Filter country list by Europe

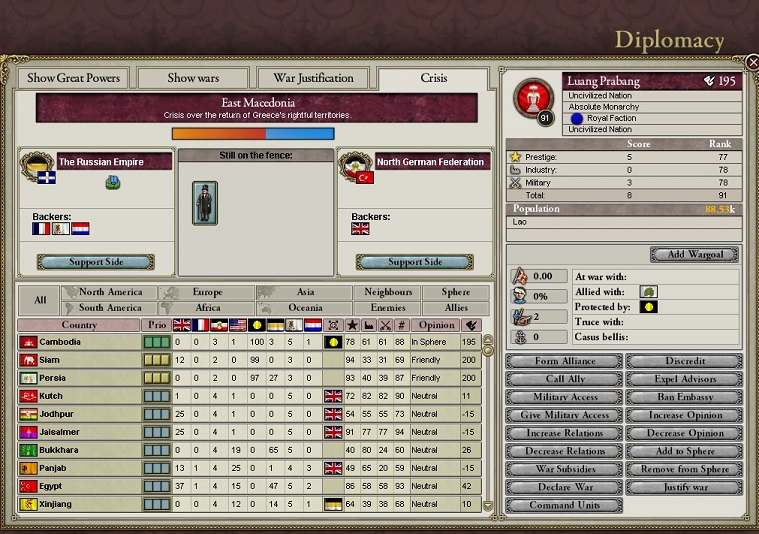(207, 292)
